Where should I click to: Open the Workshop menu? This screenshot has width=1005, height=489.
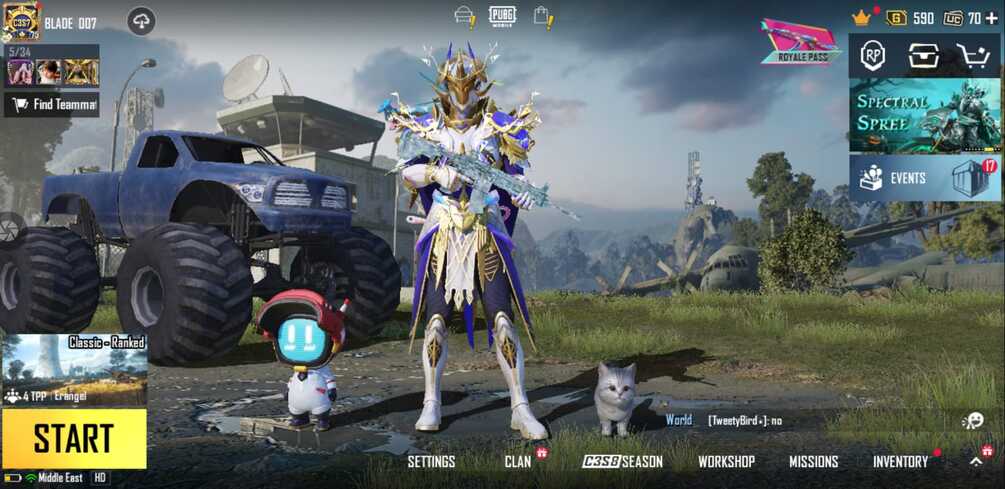tap(726, 461)
